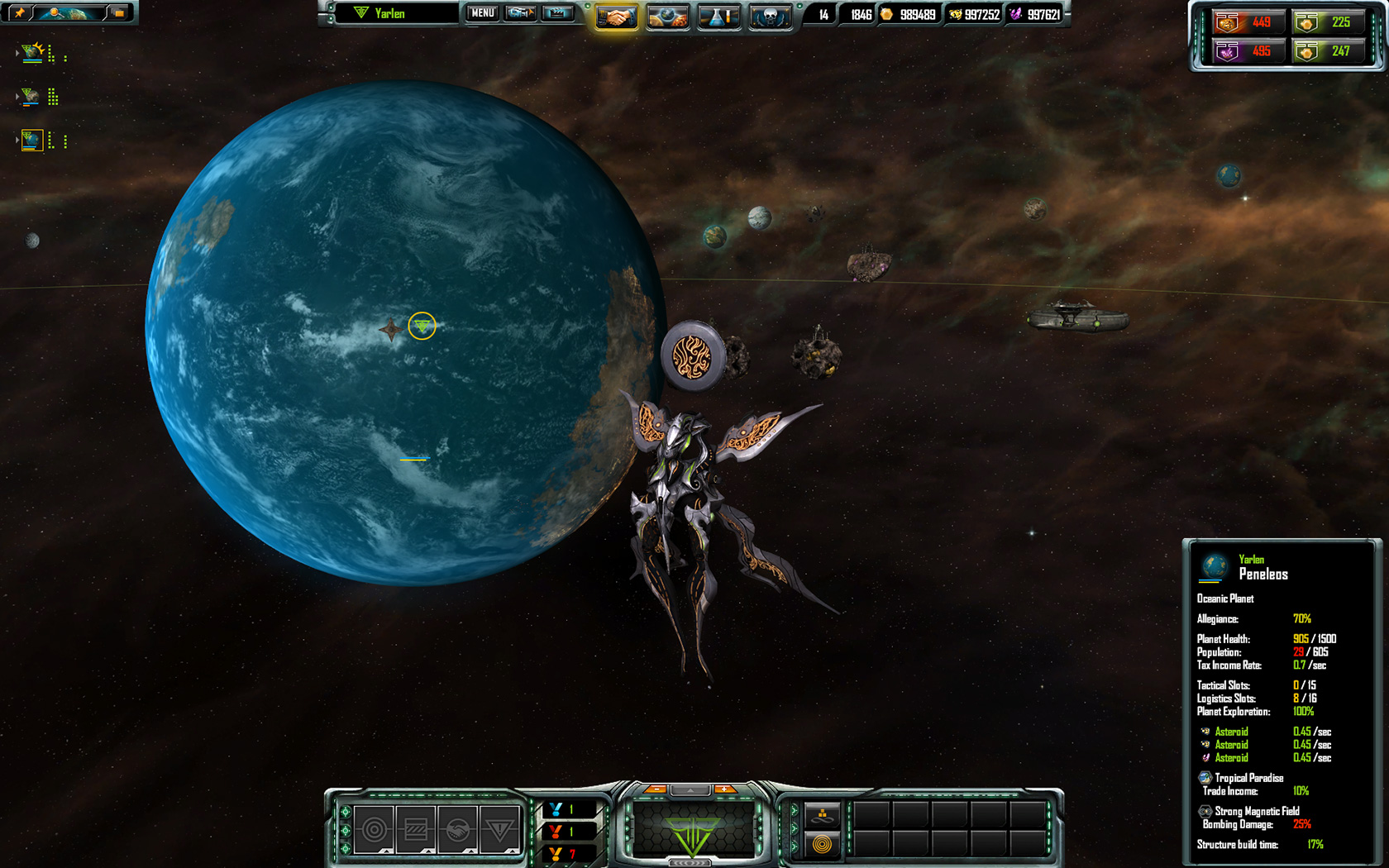
Task: Open the Pirates skull panel
Action: pos(769,17)
